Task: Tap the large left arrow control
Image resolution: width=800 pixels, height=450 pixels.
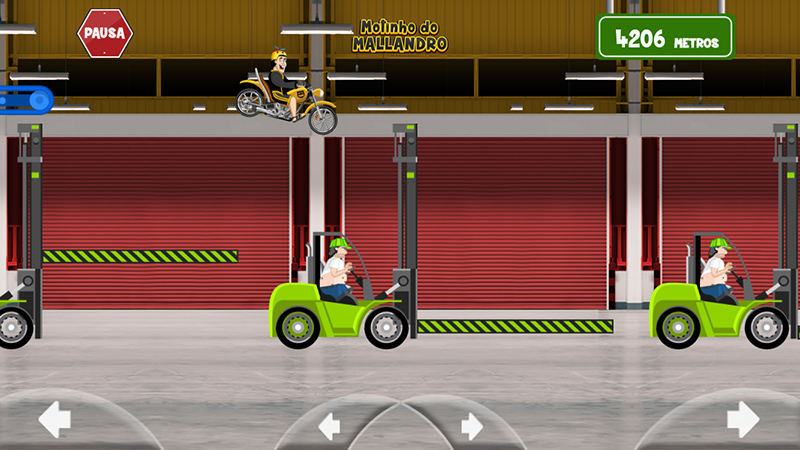Action: [54, 419]
